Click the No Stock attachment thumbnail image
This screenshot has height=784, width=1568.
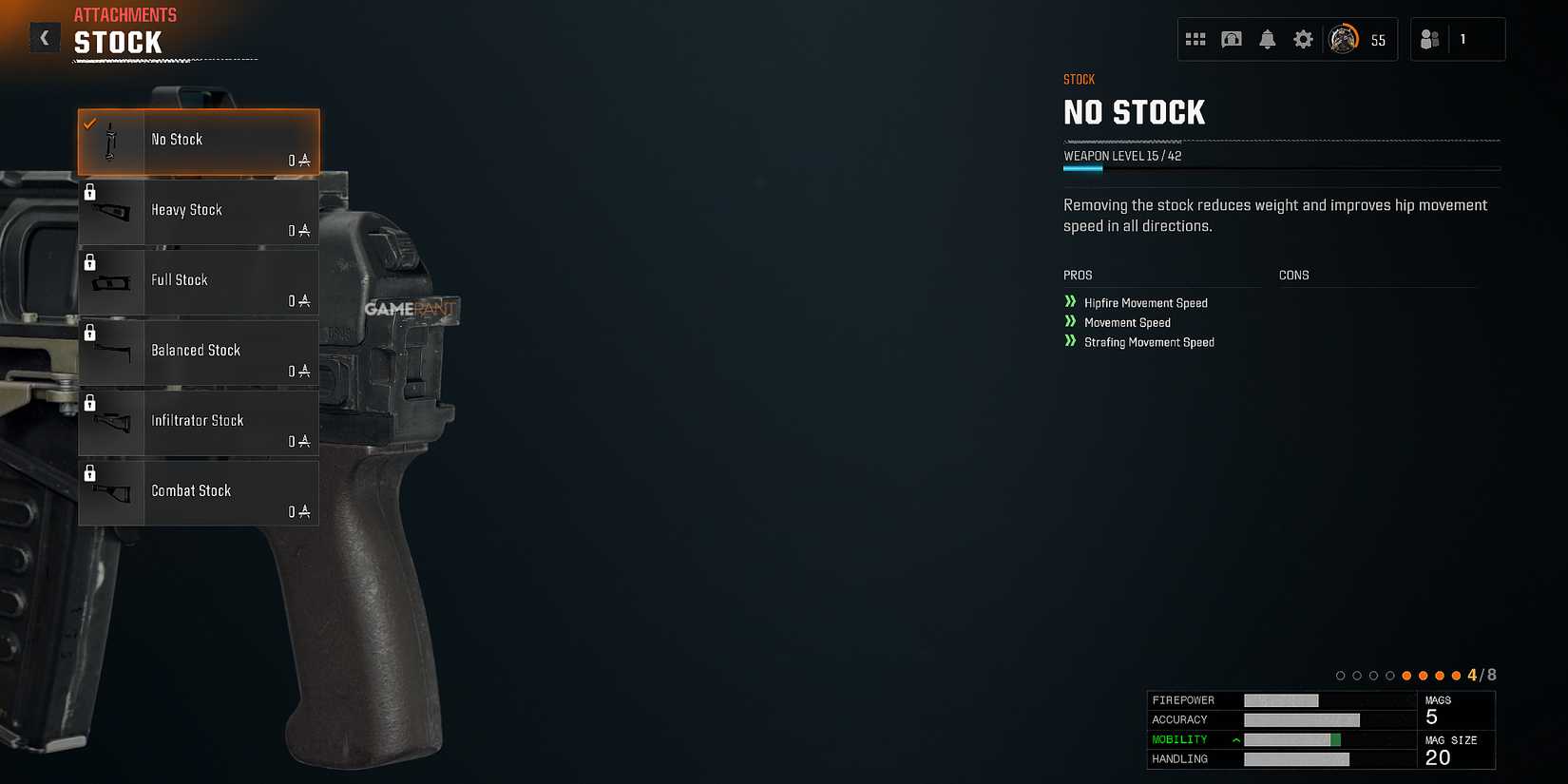[x=110, y=141]
